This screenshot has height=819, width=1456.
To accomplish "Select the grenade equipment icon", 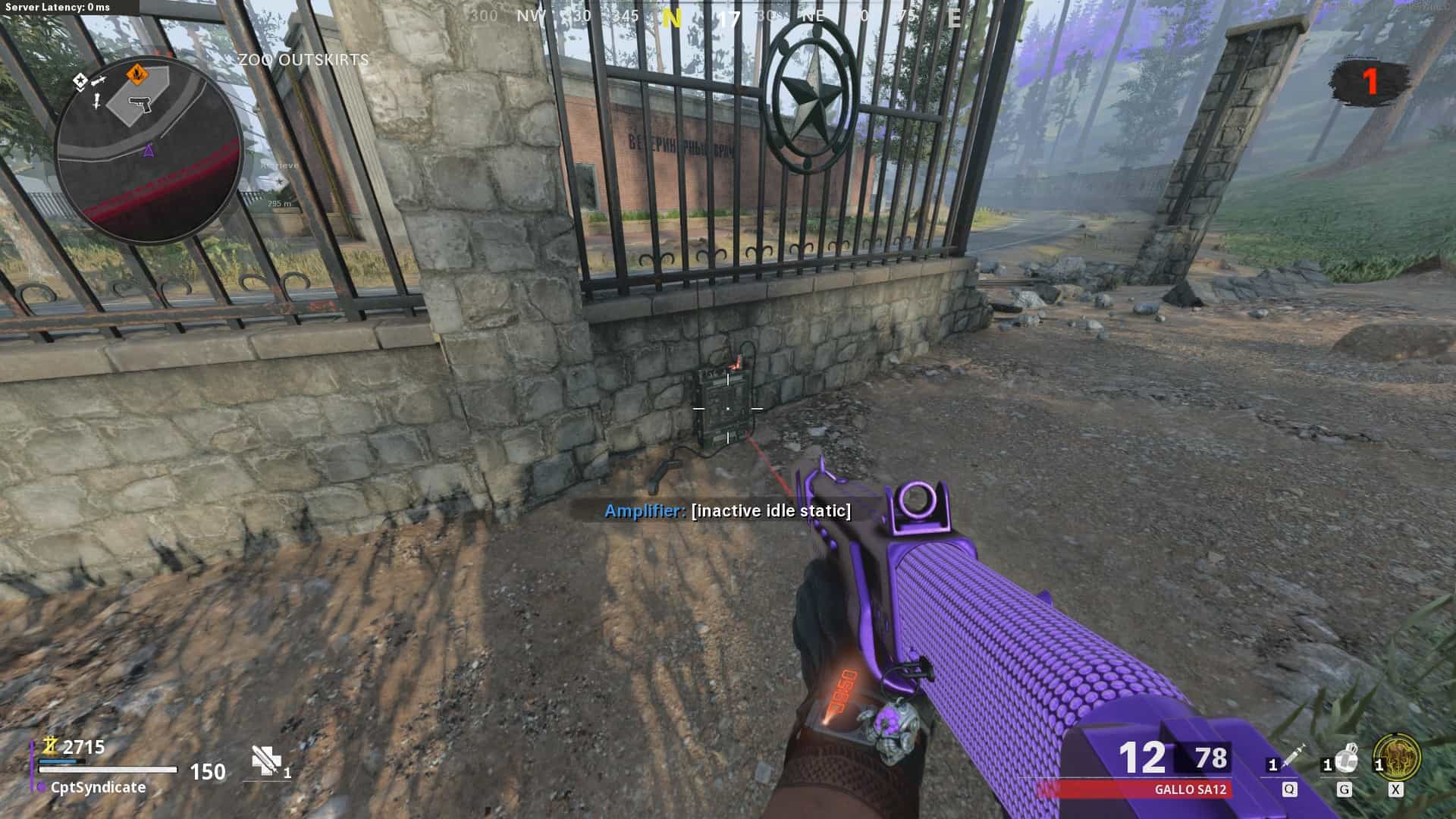I will click(x=1345, y=758).
